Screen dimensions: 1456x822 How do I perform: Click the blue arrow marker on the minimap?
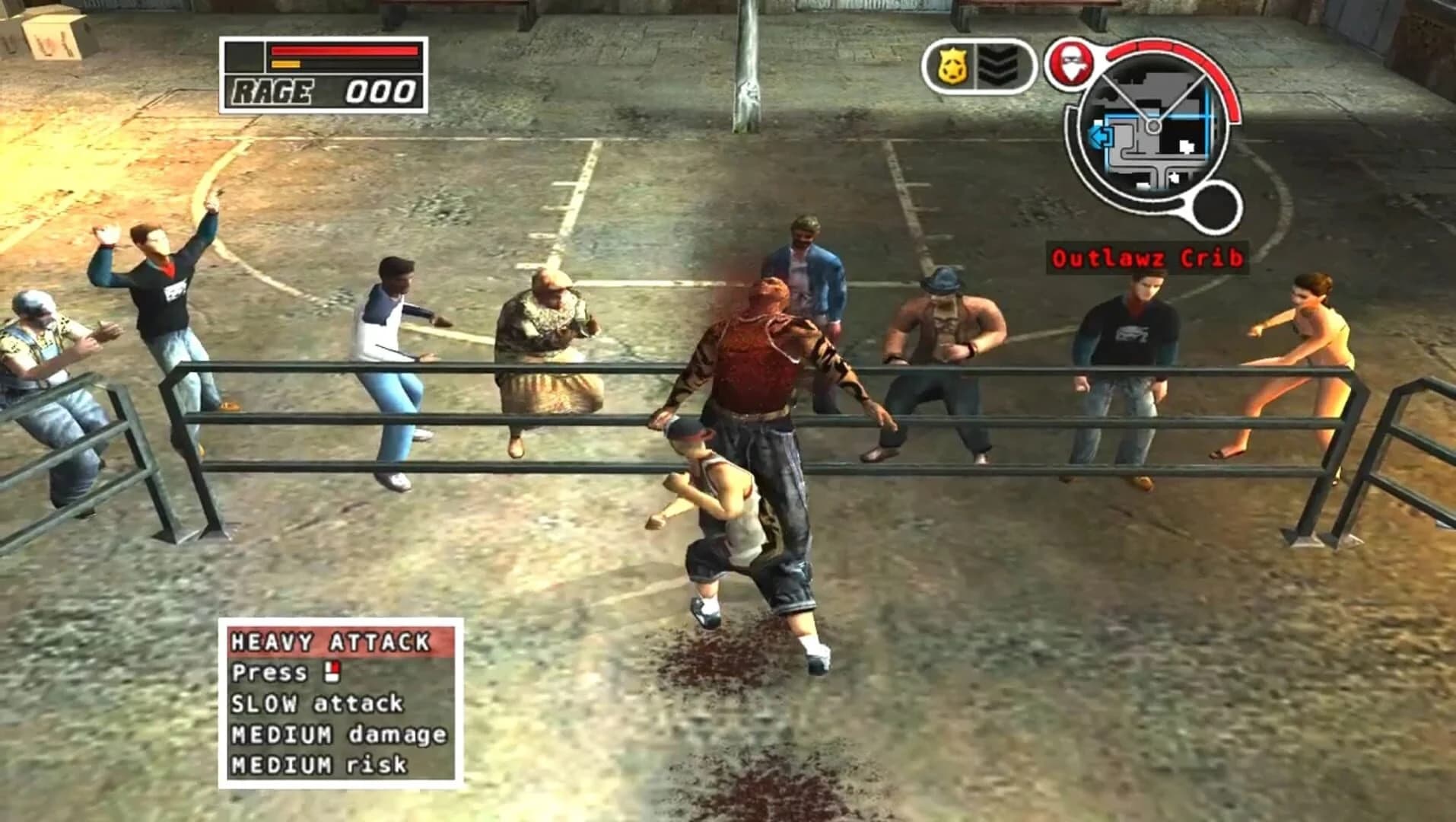1101,136
